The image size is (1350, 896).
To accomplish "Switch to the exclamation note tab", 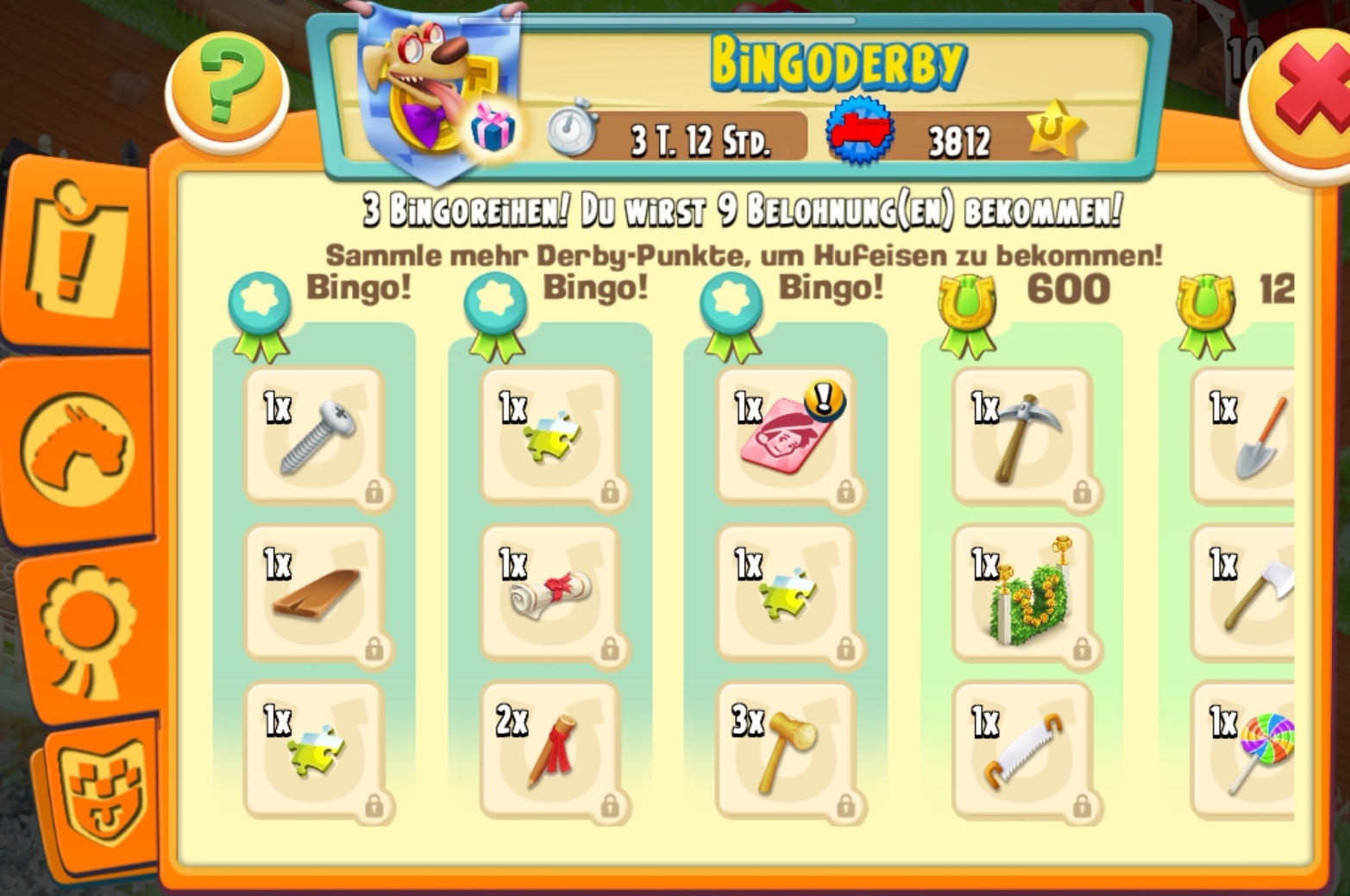I will click(x=79, y=248).
